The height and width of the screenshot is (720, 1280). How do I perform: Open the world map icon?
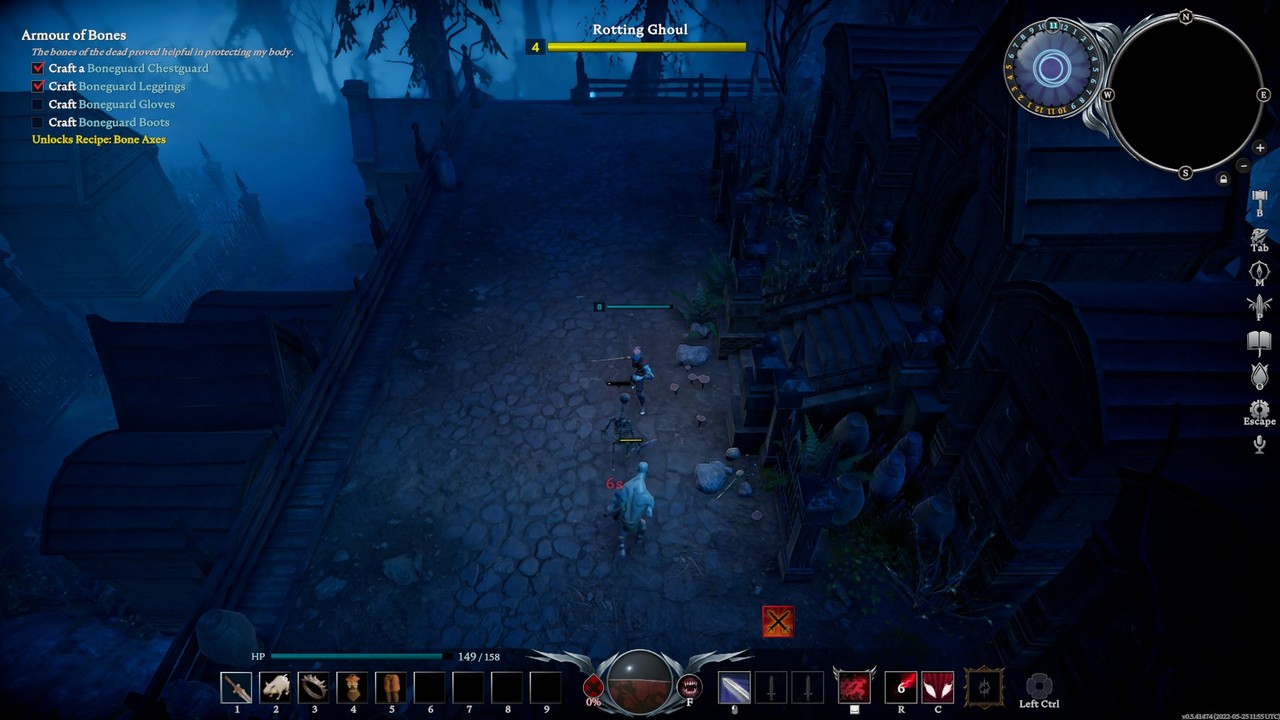1259,271
